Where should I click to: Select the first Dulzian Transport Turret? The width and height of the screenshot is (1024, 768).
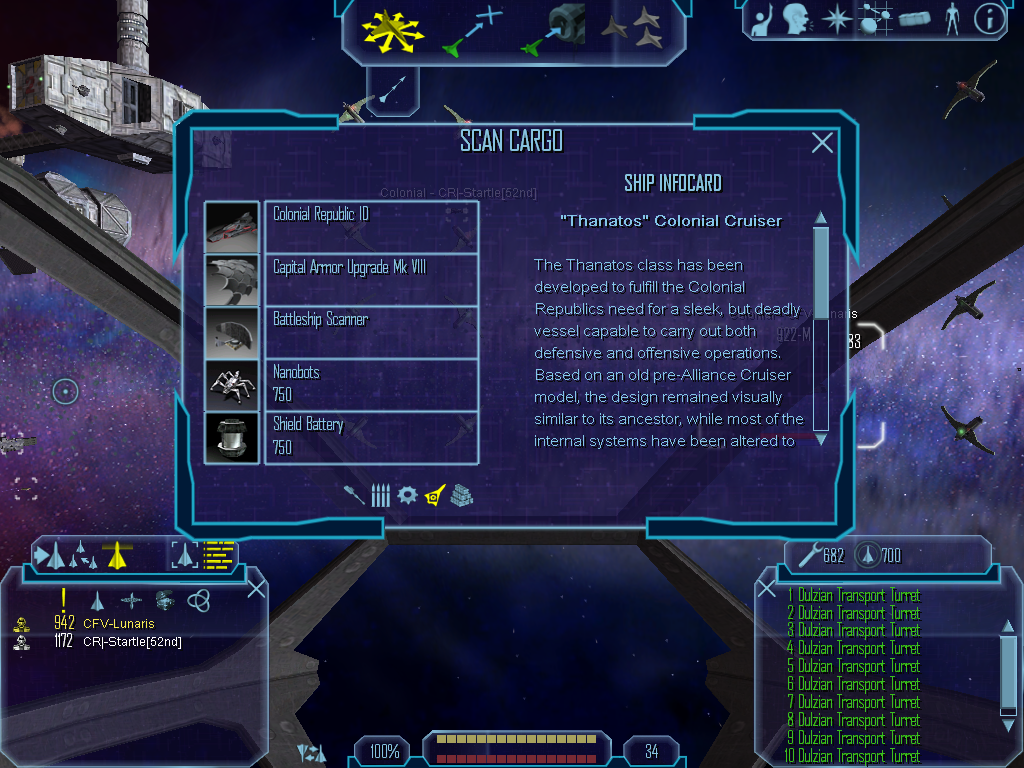(x=858, y=596)
